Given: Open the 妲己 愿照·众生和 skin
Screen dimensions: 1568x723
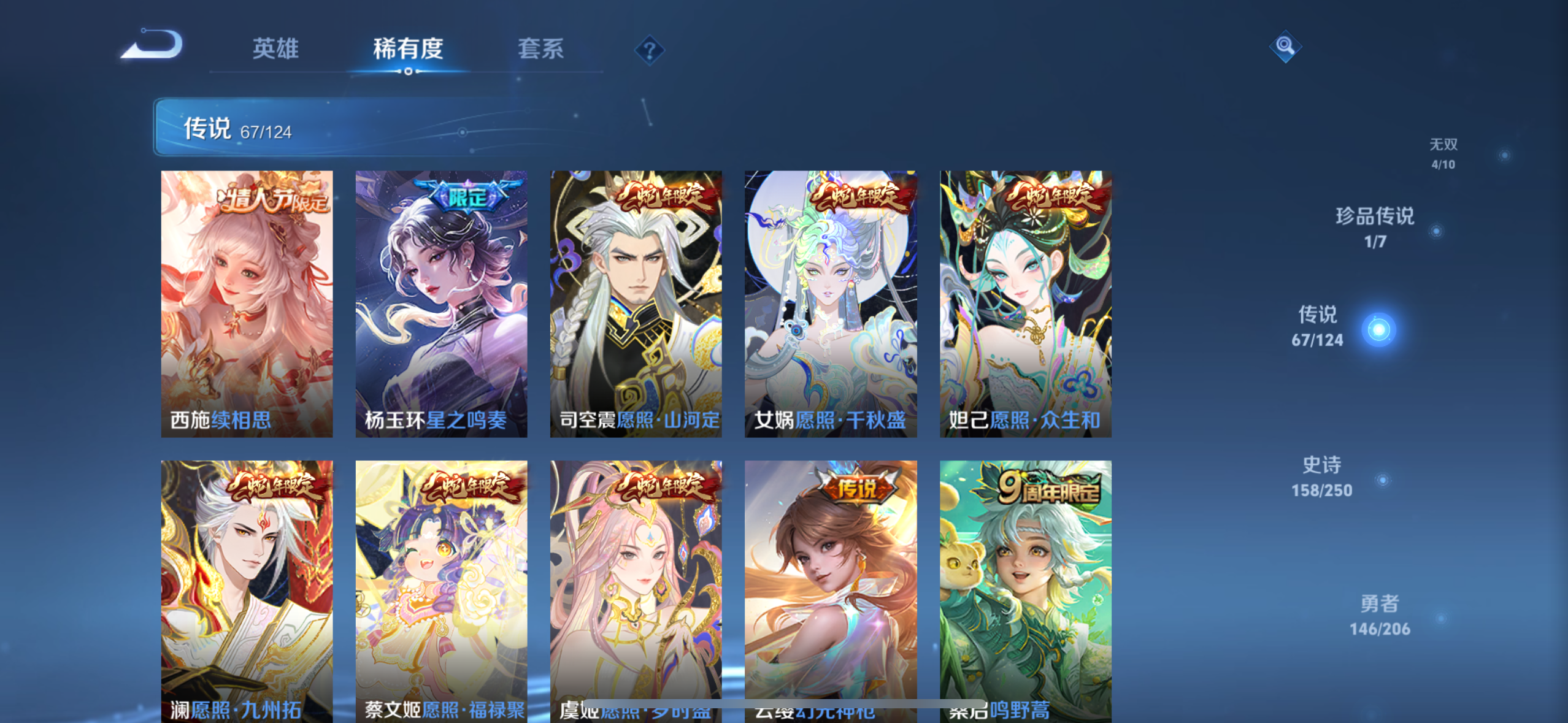Looking at the screenshot, I should (x=1025, y=304).
